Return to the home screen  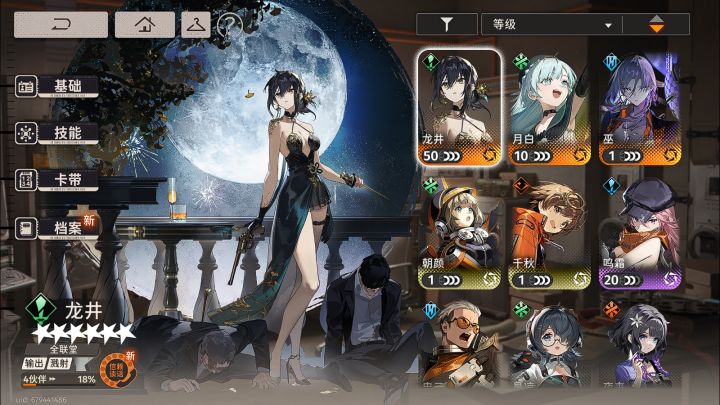pos(145,23)
